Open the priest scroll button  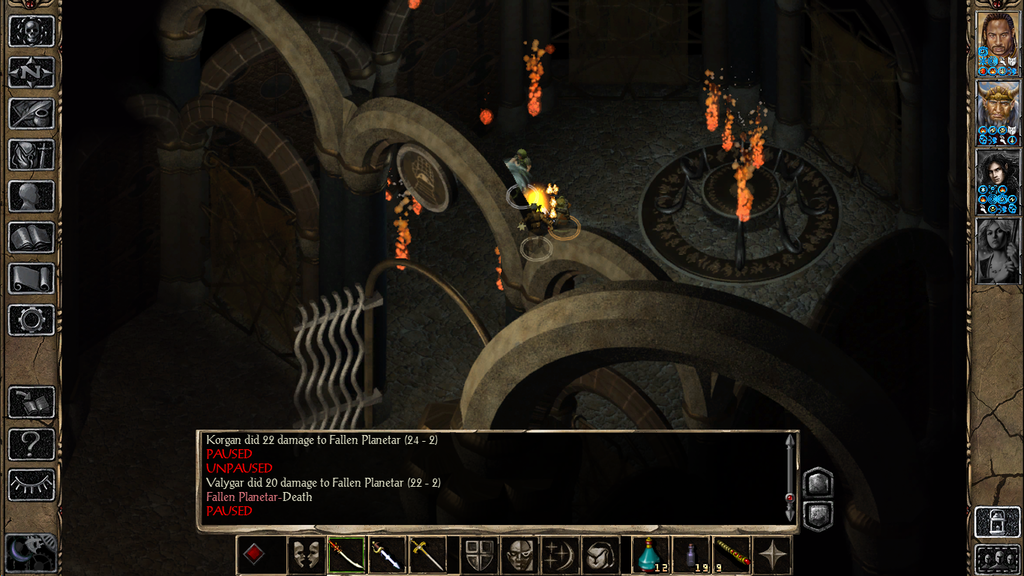(x=31, y=278)
